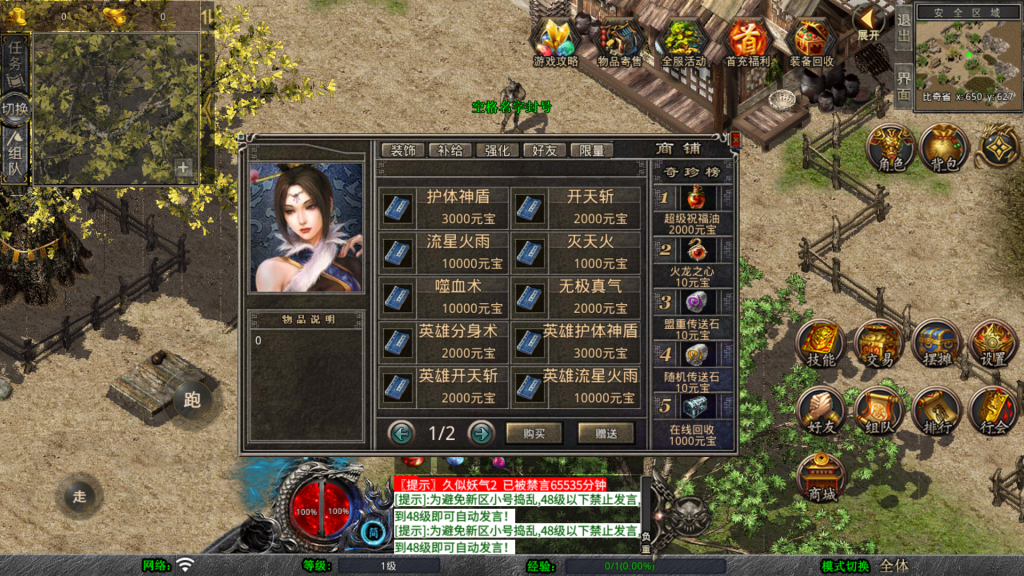Select the 流星火雨 item for 10000元宝
The width and height of the screenshot is (1024, 576).
443,252
